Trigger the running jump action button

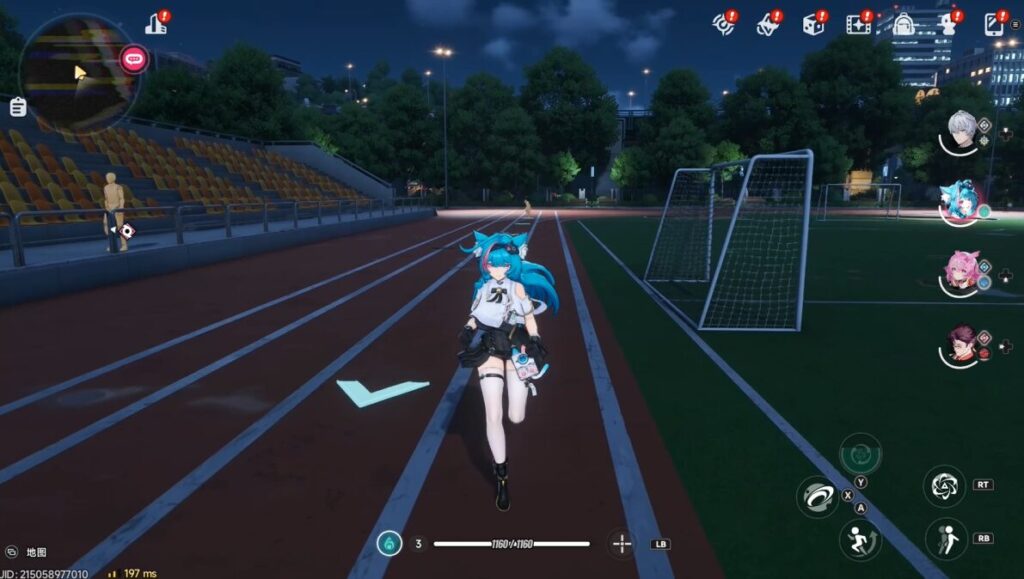[859, 539]
